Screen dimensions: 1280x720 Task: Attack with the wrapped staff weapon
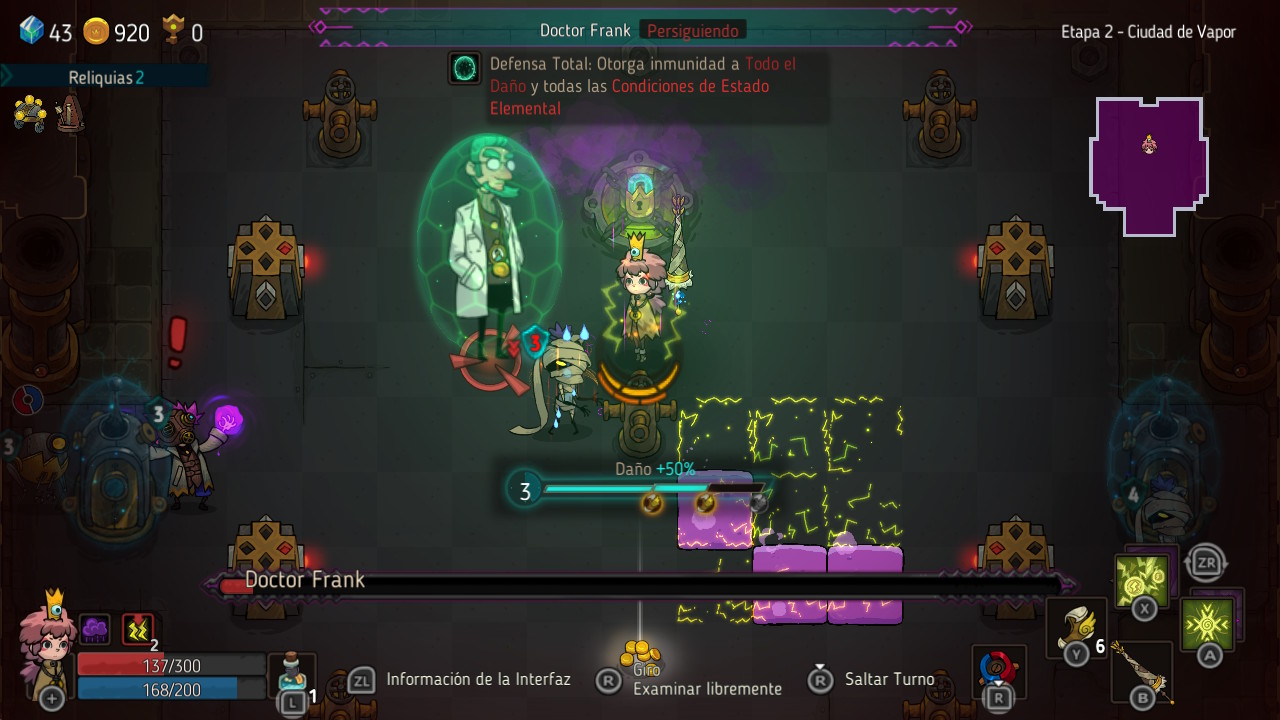[1141, 670]
